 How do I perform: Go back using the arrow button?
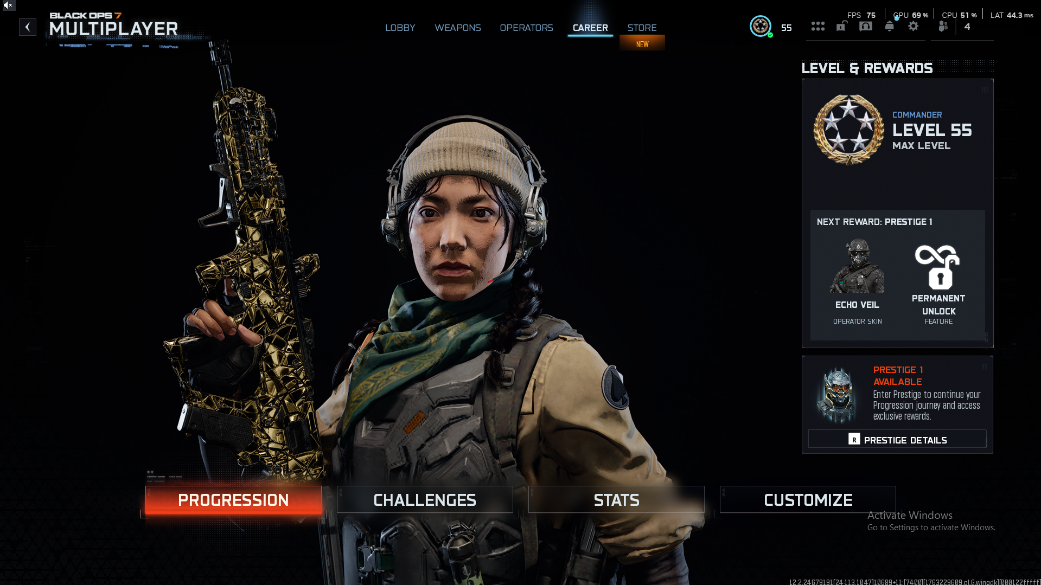coord(27,27)
